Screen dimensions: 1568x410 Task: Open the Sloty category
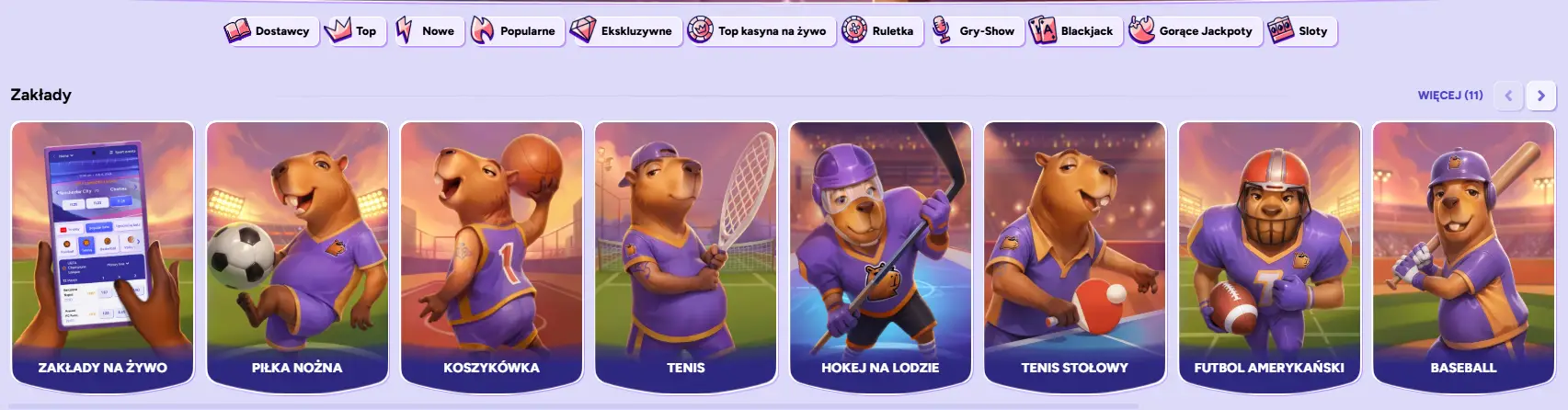point(1300,31)
